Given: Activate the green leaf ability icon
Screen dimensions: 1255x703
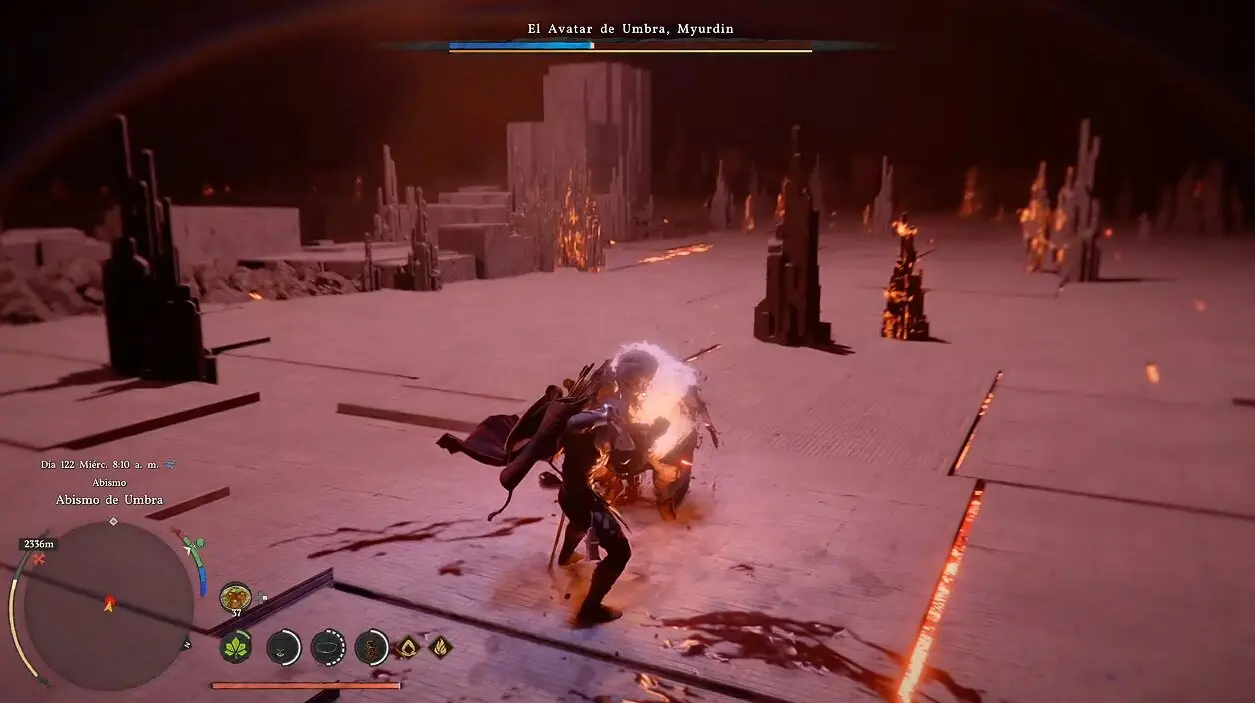Looking at the screenshot, I should (x=236, y=647).
